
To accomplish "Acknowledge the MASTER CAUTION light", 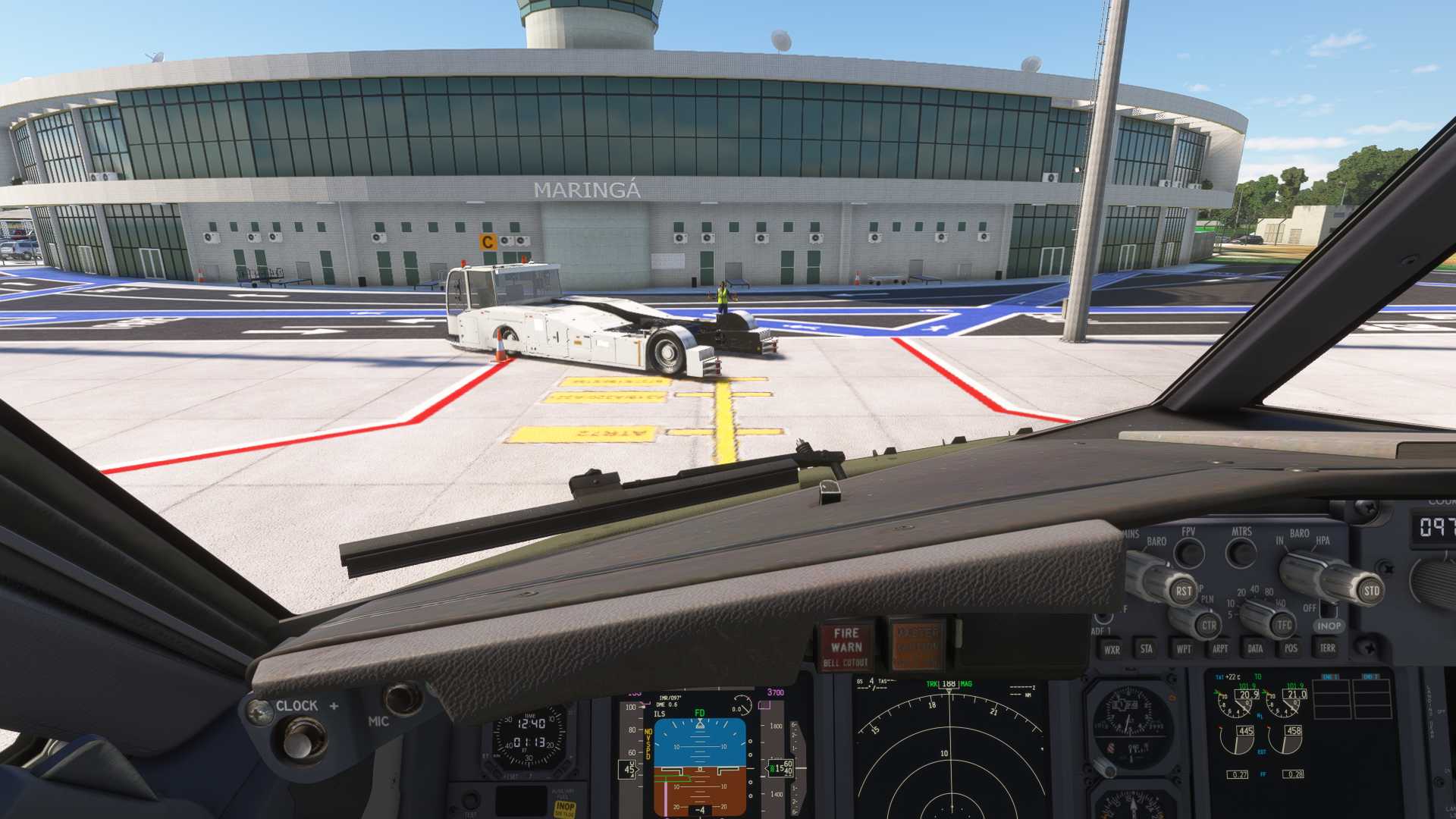I will 917,645.
